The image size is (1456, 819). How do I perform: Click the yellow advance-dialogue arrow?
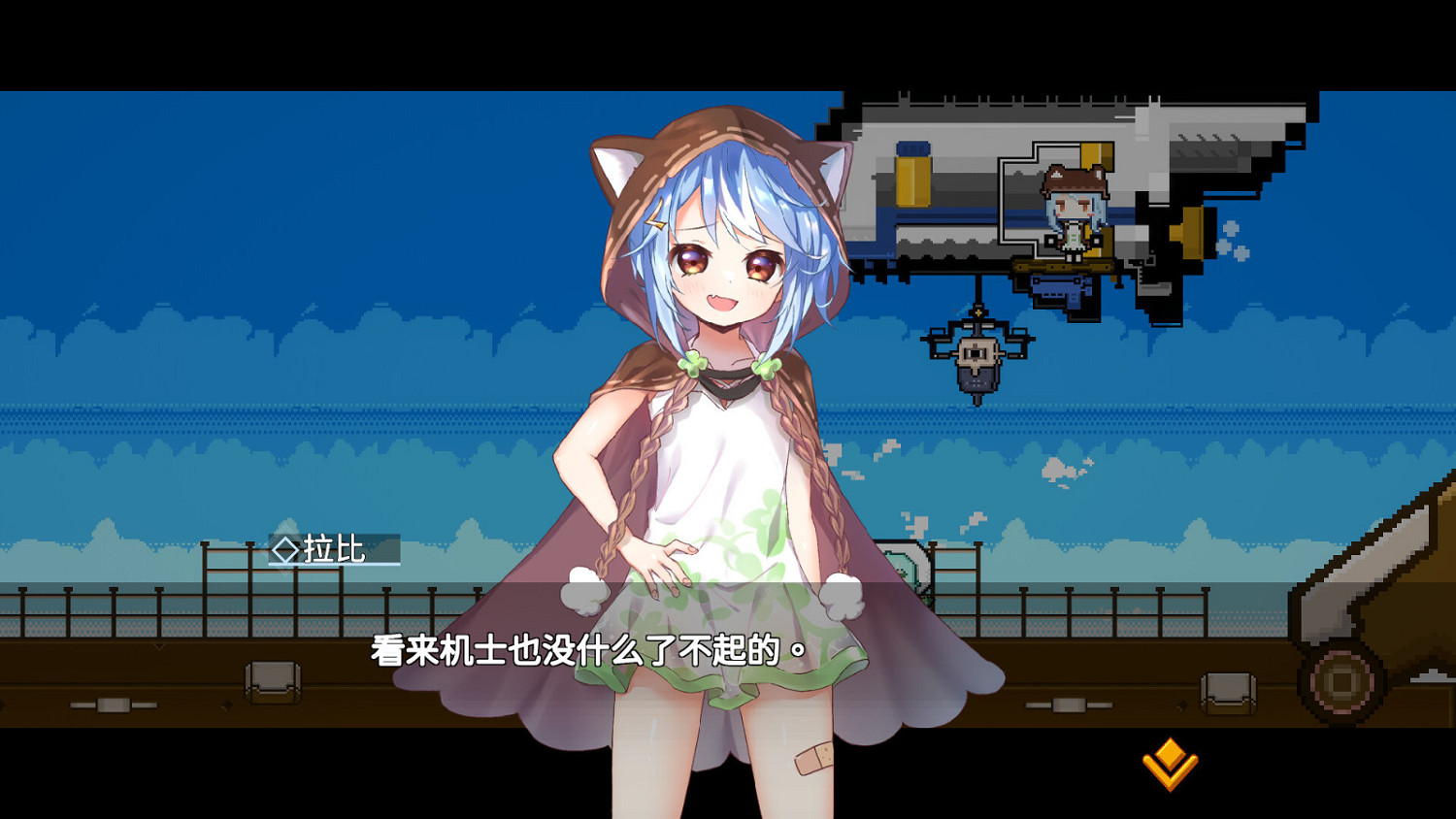click(x=1170, y=764)
